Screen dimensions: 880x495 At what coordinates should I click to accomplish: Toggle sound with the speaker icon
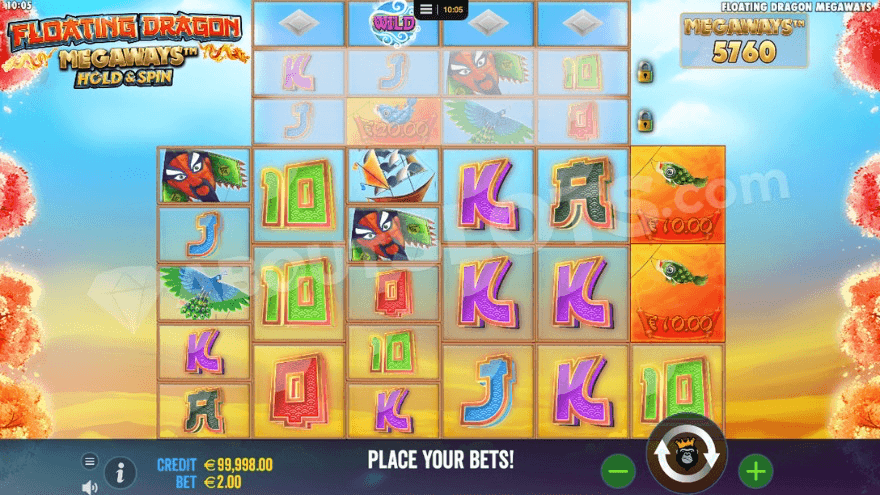[90, 486]
